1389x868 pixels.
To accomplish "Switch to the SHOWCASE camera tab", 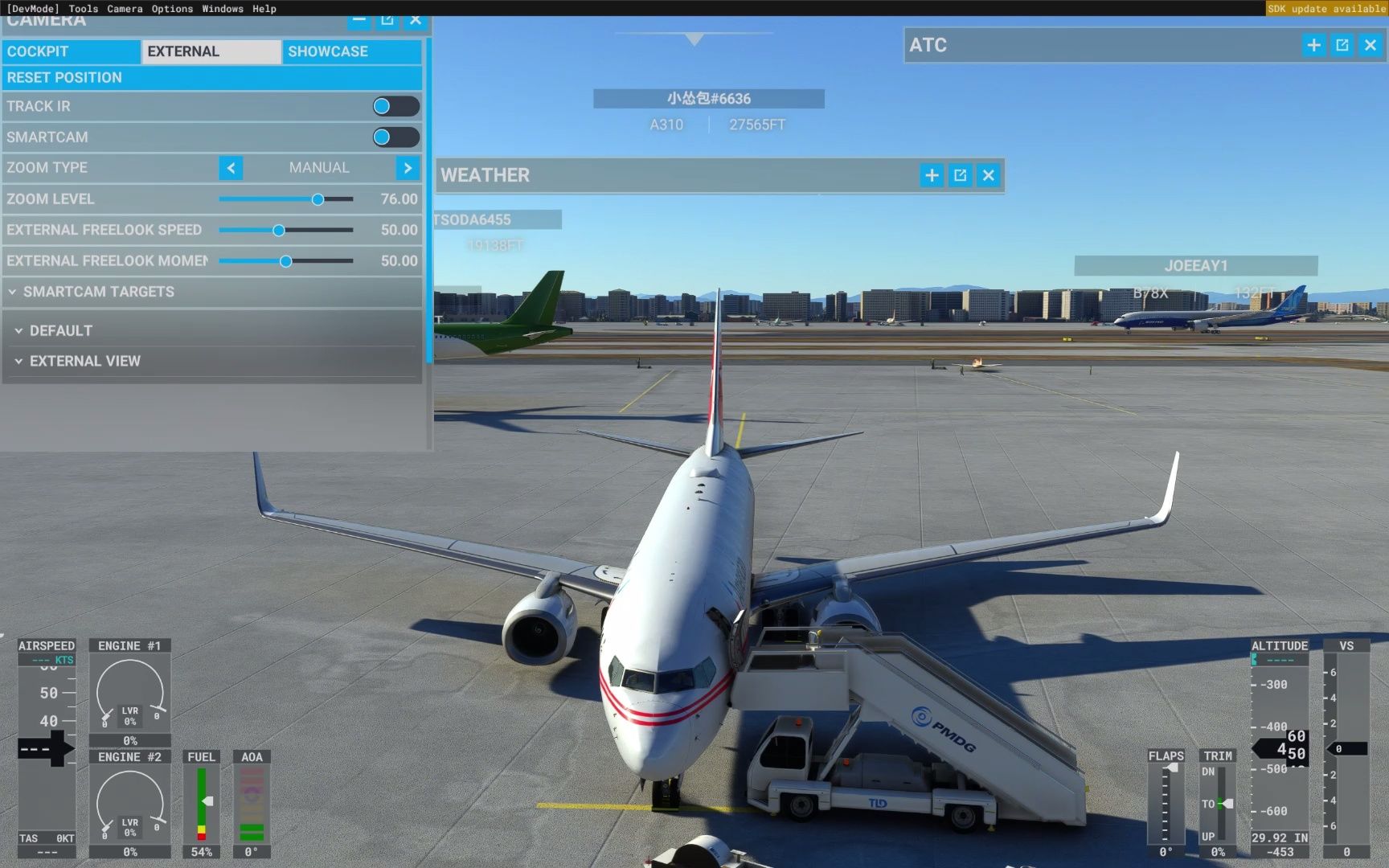I will coord(329,51).
